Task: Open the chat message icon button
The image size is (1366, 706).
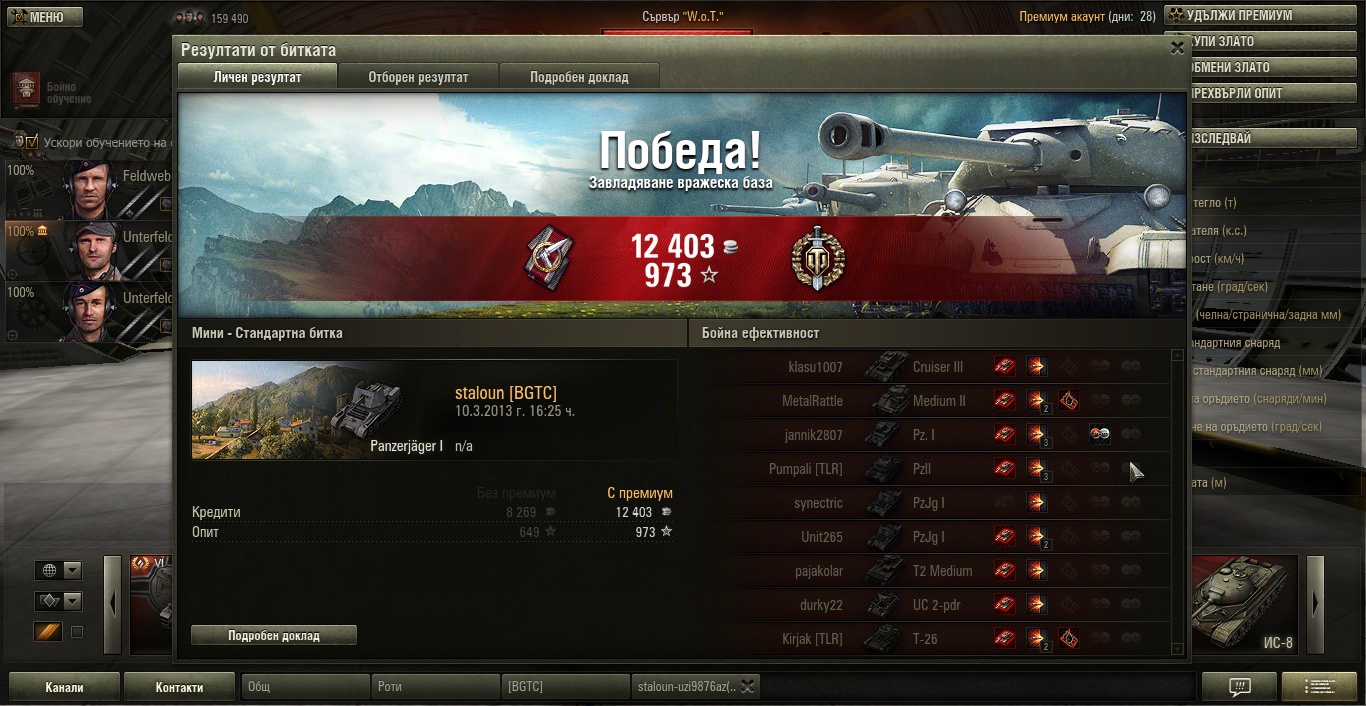Action: 1239,687
